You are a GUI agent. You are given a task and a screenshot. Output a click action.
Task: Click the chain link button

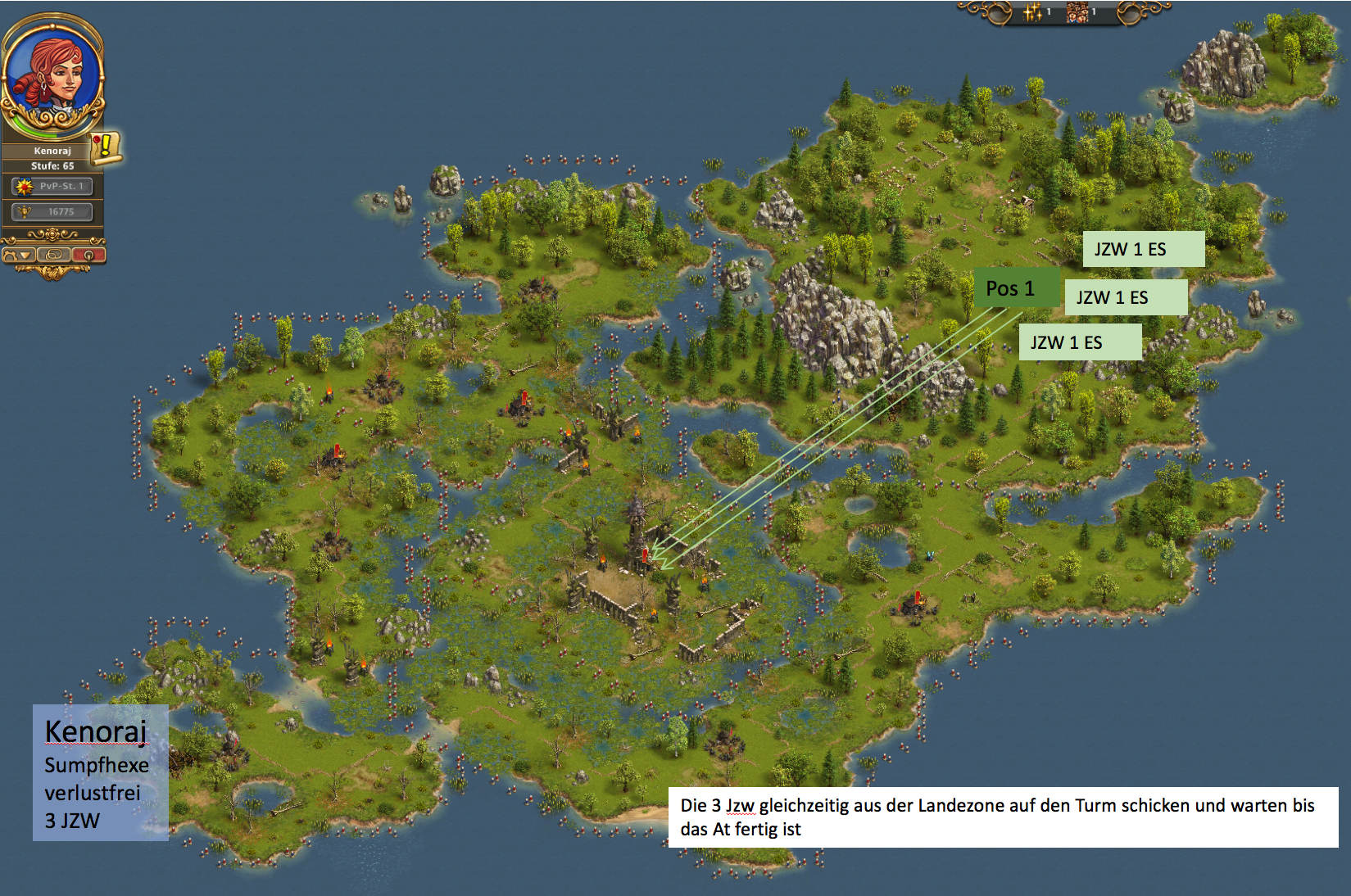[x=53, y=255]
